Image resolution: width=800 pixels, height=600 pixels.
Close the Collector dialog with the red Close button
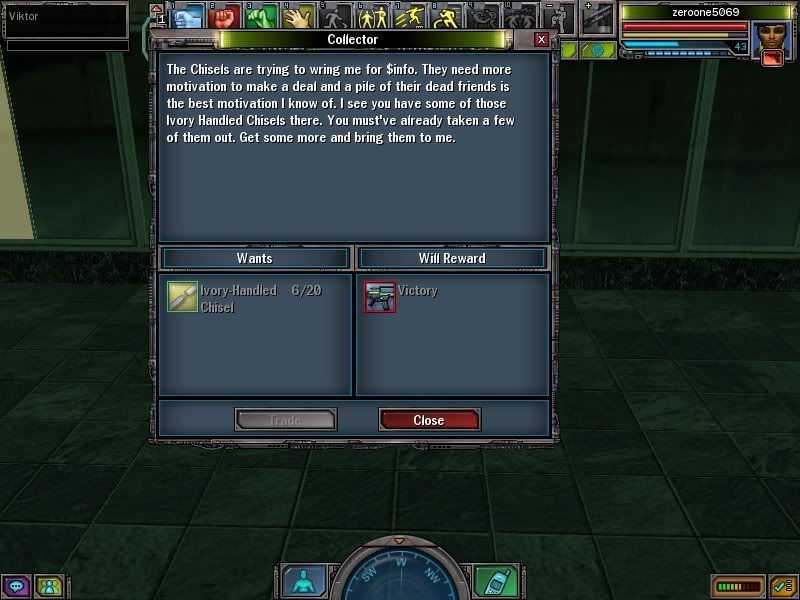pyautogui.click(x=429, y=420)
